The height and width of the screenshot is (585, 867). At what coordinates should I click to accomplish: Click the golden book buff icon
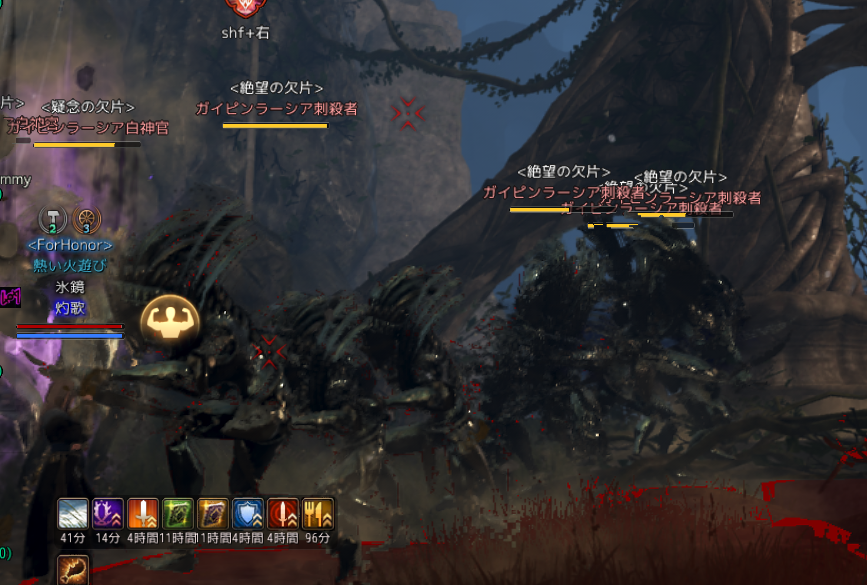[x=213, y=513]
